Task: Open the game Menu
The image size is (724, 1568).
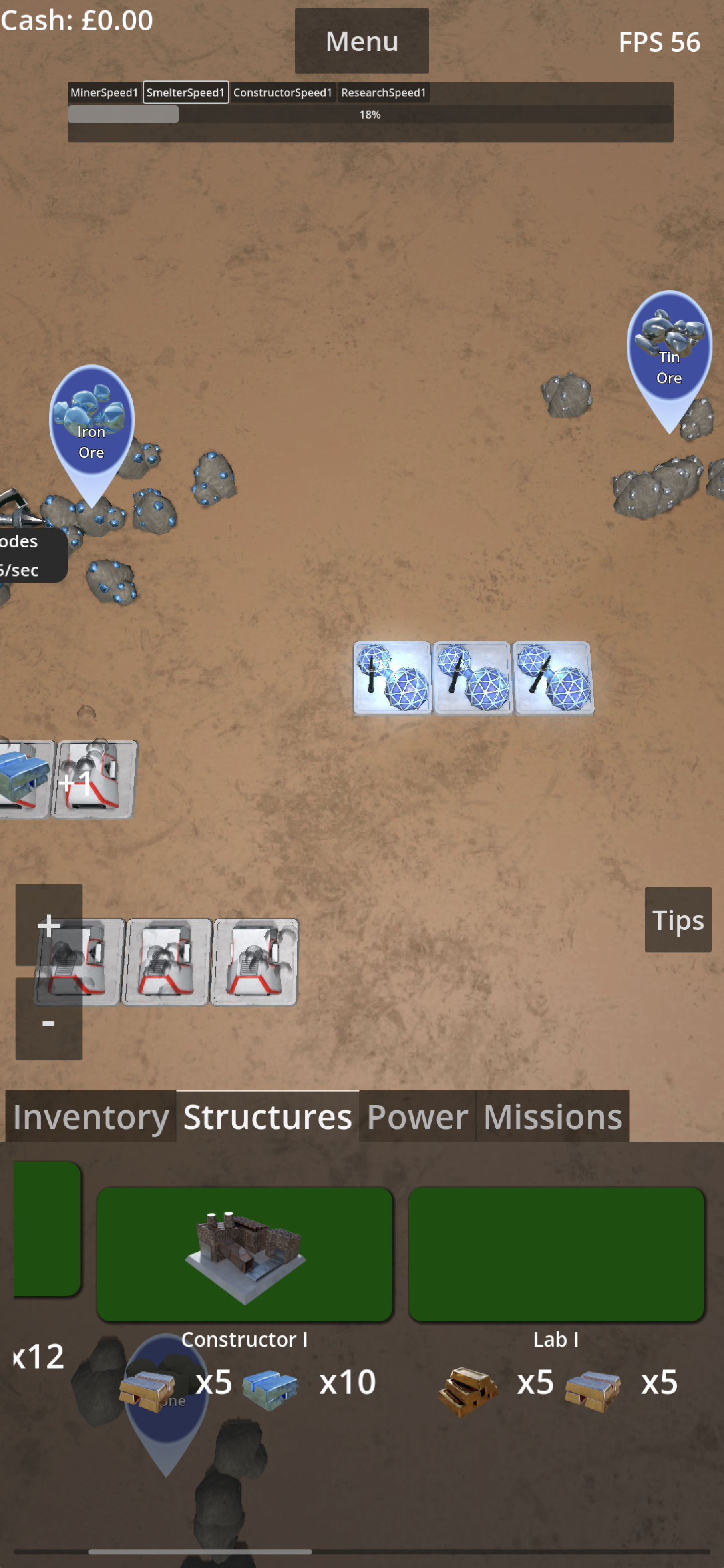Action: pos(361,41)
